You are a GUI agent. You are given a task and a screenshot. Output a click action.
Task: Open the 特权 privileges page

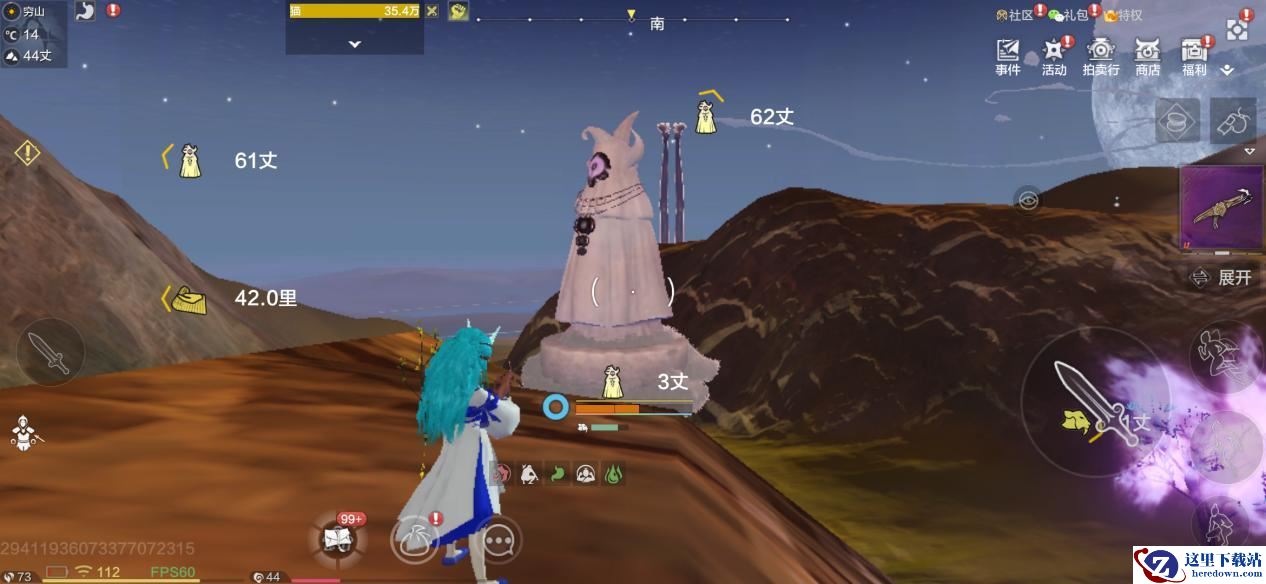[x=1123, y=15]
